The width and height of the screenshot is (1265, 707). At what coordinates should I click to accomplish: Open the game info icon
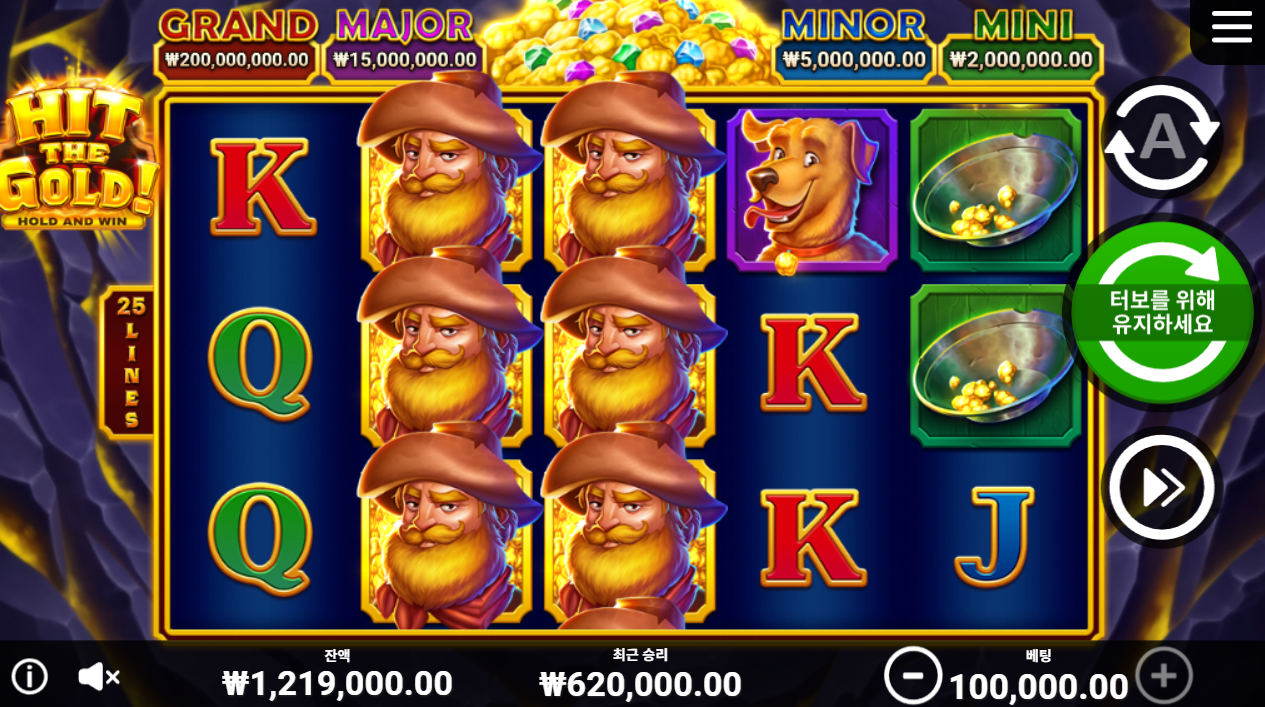point(30,677)
